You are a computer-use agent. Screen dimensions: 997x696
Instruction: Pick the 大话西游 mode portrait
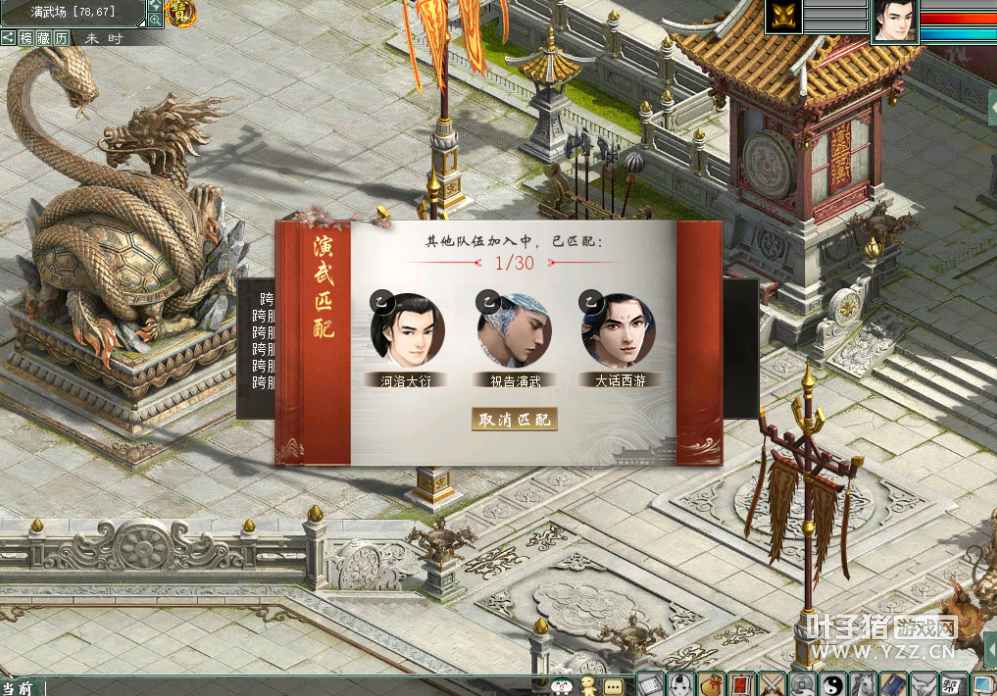pos(619,328)
